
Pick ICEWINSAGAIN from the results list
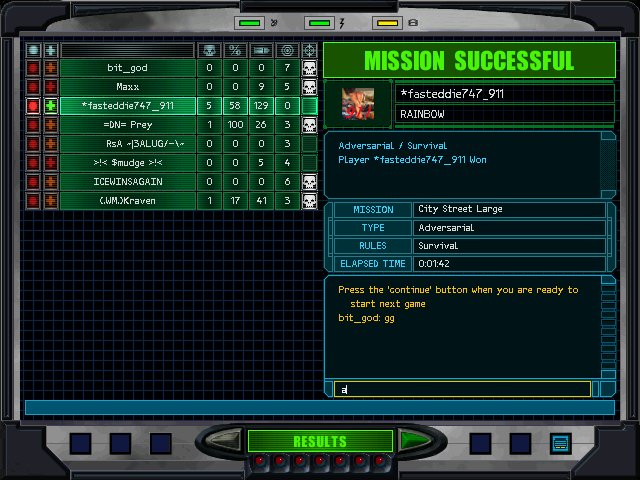click(x=127, y=182)
